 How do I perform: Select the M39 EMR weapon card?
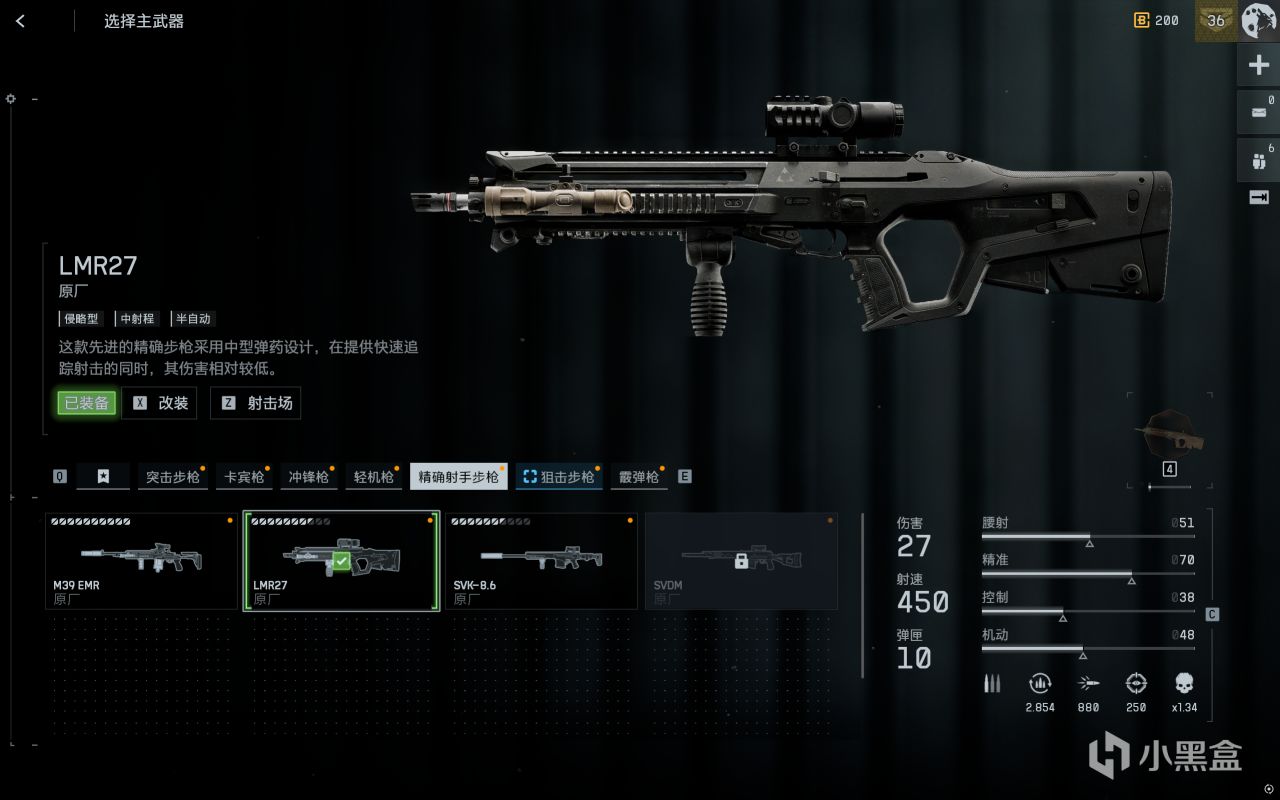pyautogui.click(x=141, y=561)
